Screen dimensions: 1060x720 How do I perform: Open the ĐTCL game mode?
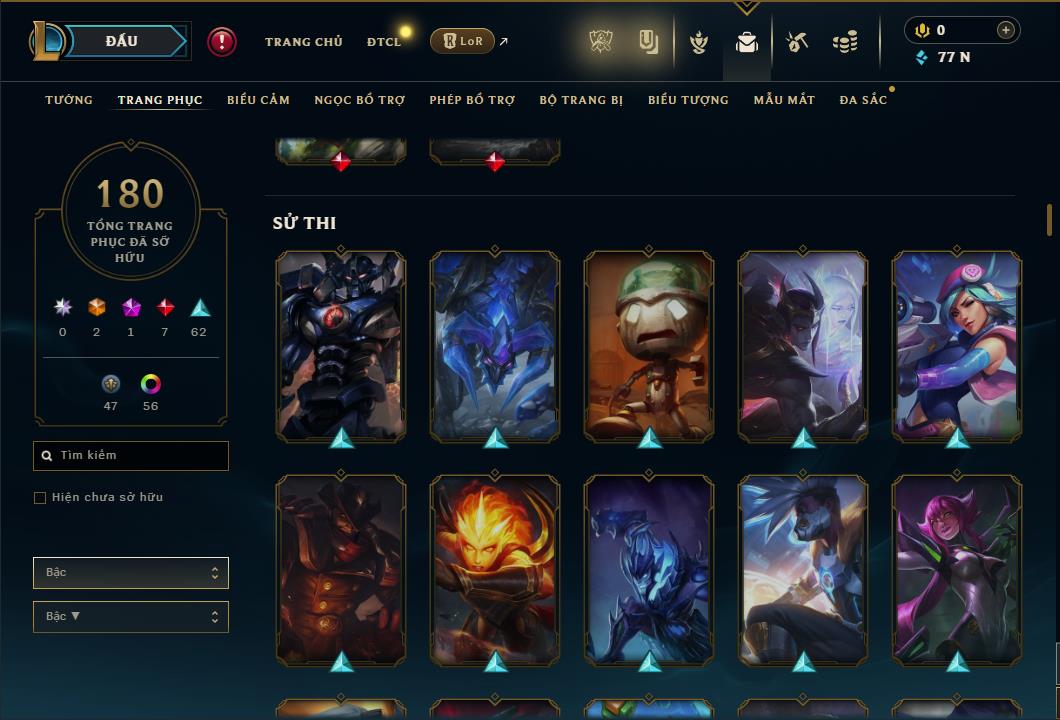[x=383, y=42]
